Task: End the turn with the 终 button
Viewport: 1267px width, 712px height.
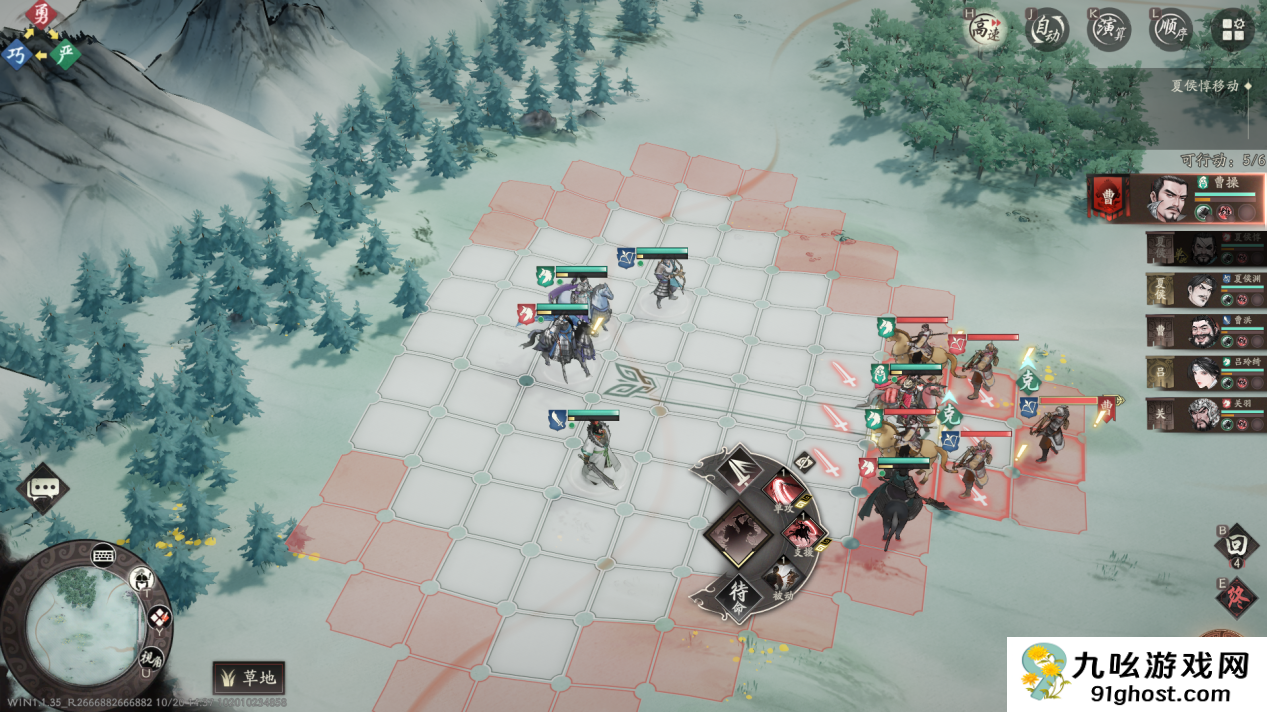Action: [x=1236, y=598]
